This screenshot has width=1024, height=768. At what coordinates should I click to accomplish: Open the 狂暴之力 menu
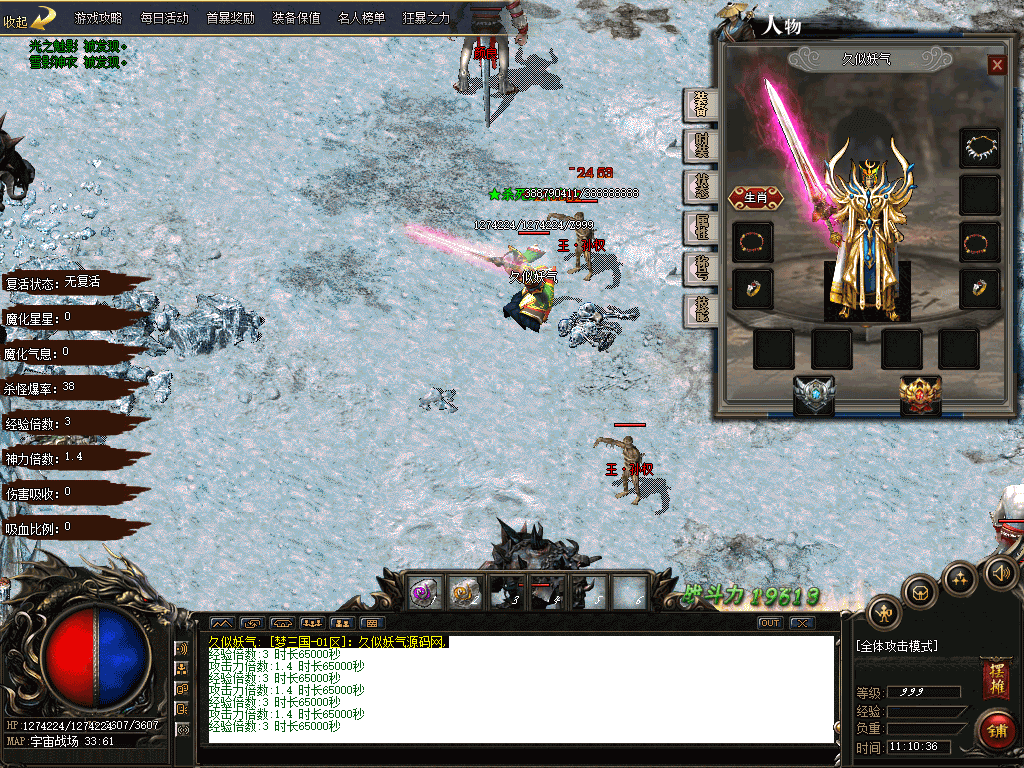point(427,18)
